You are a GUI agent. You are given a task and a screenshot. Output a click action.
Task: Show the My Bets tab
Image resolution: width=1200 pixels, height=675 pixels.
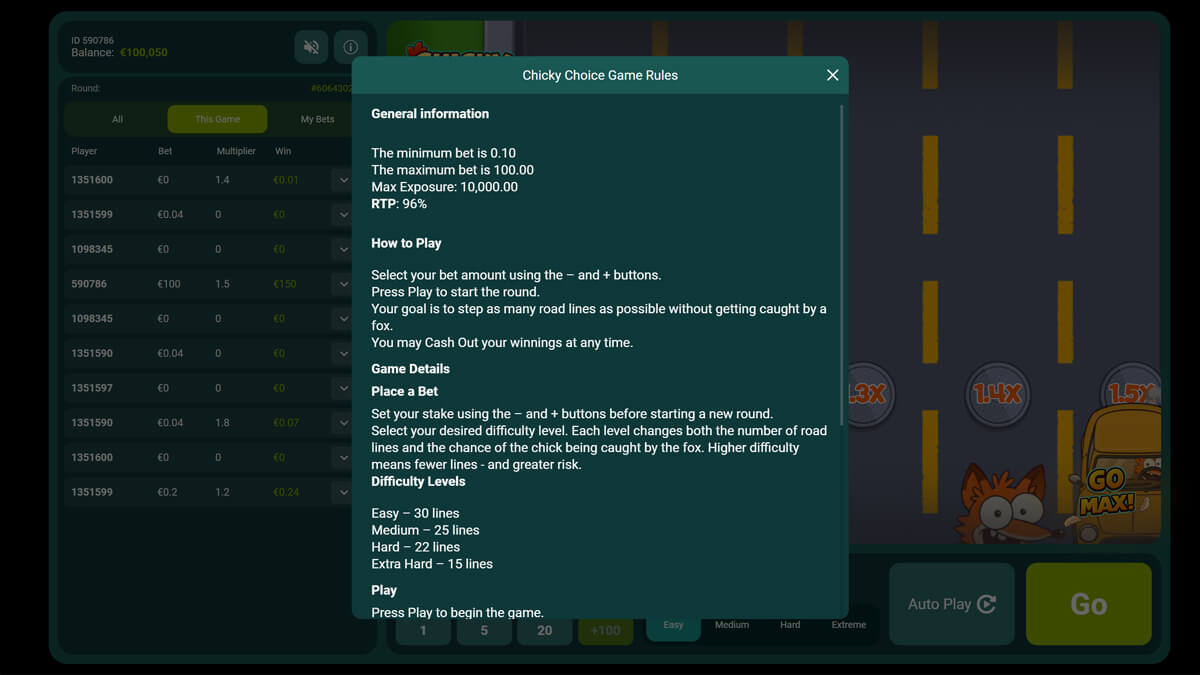317,119
